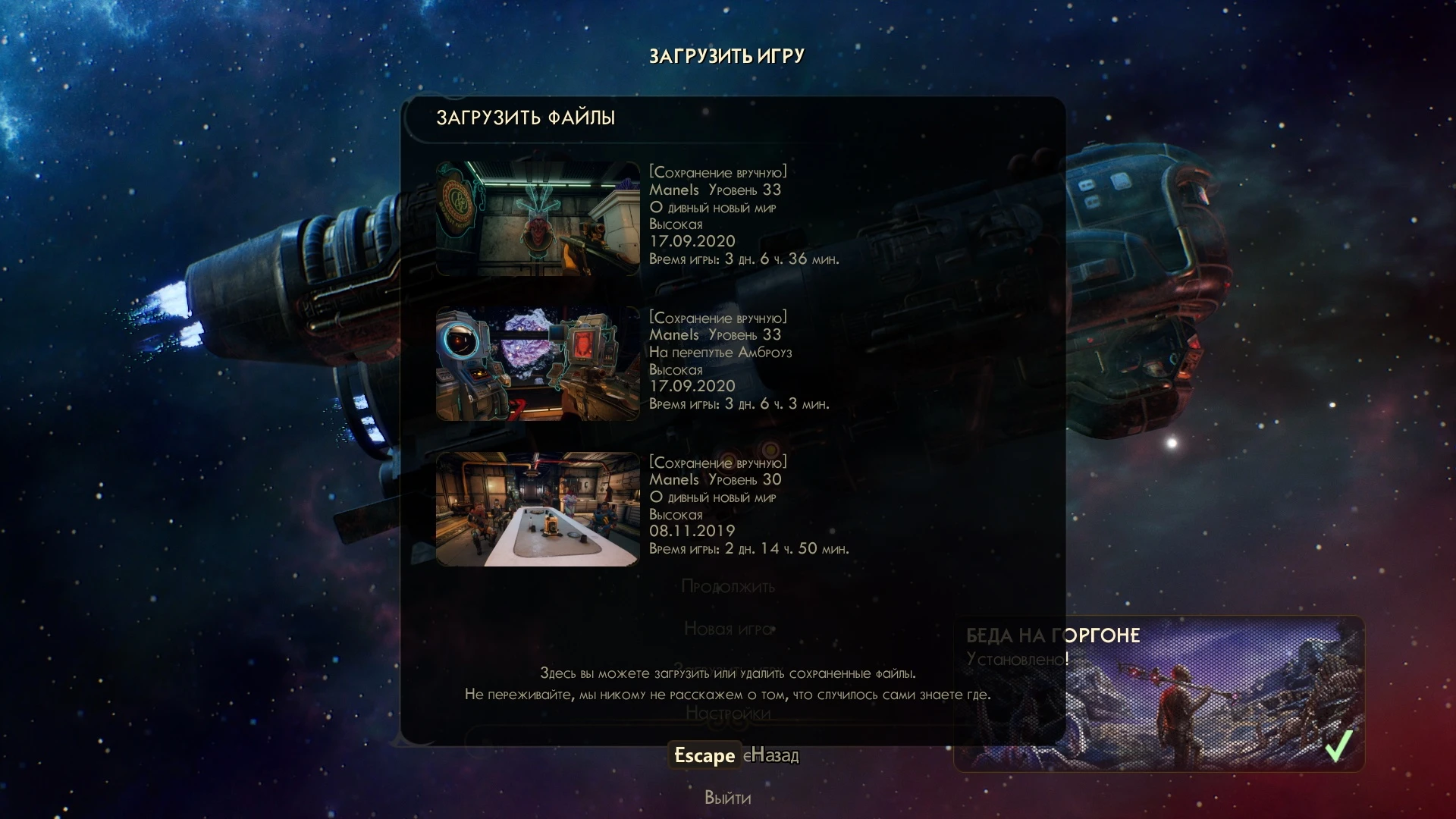Open the 'Настройки' menu item
This screenshot has height=819, width=1456.
click(728, 714)
